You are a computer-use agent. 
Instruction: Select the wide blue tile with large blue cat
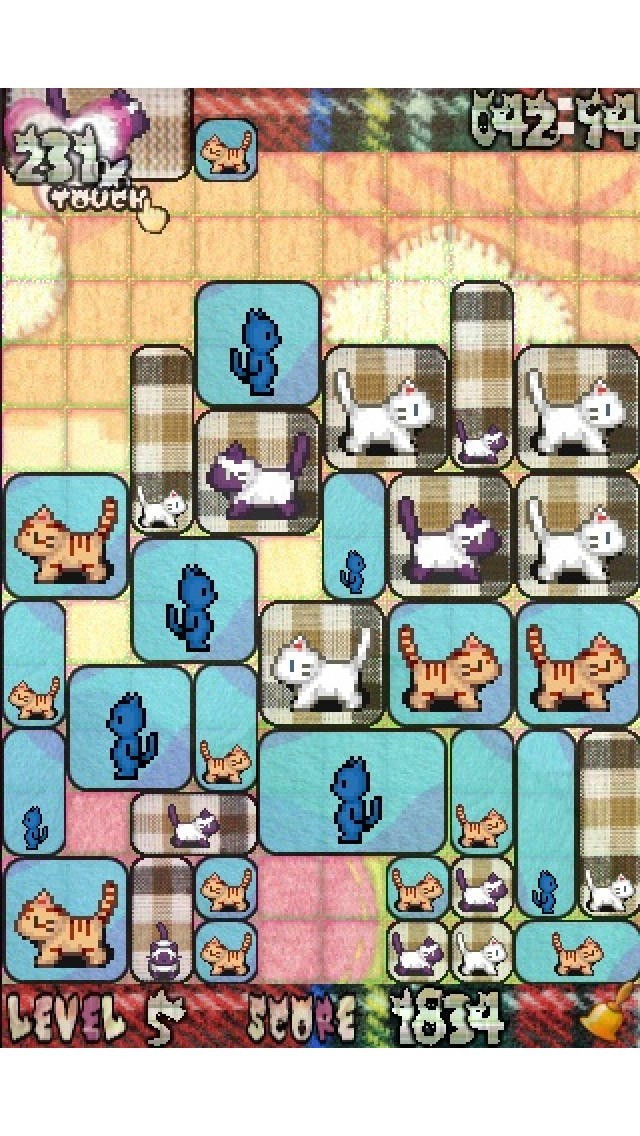pyautogui.click(x=352, y=792)
